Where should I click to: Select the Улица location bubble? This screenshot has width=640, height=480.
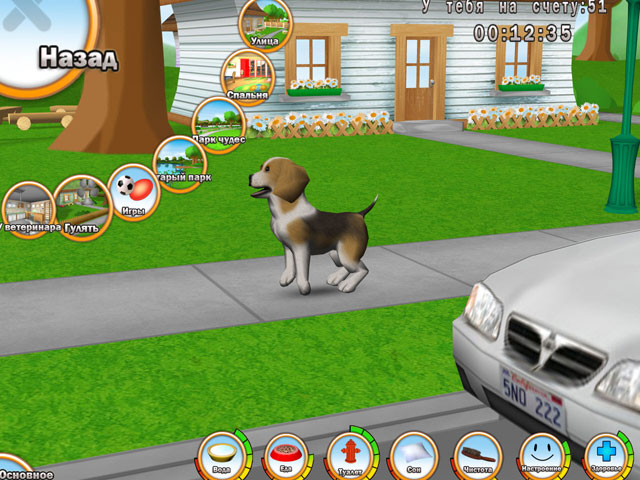click(x=265, y=22)
